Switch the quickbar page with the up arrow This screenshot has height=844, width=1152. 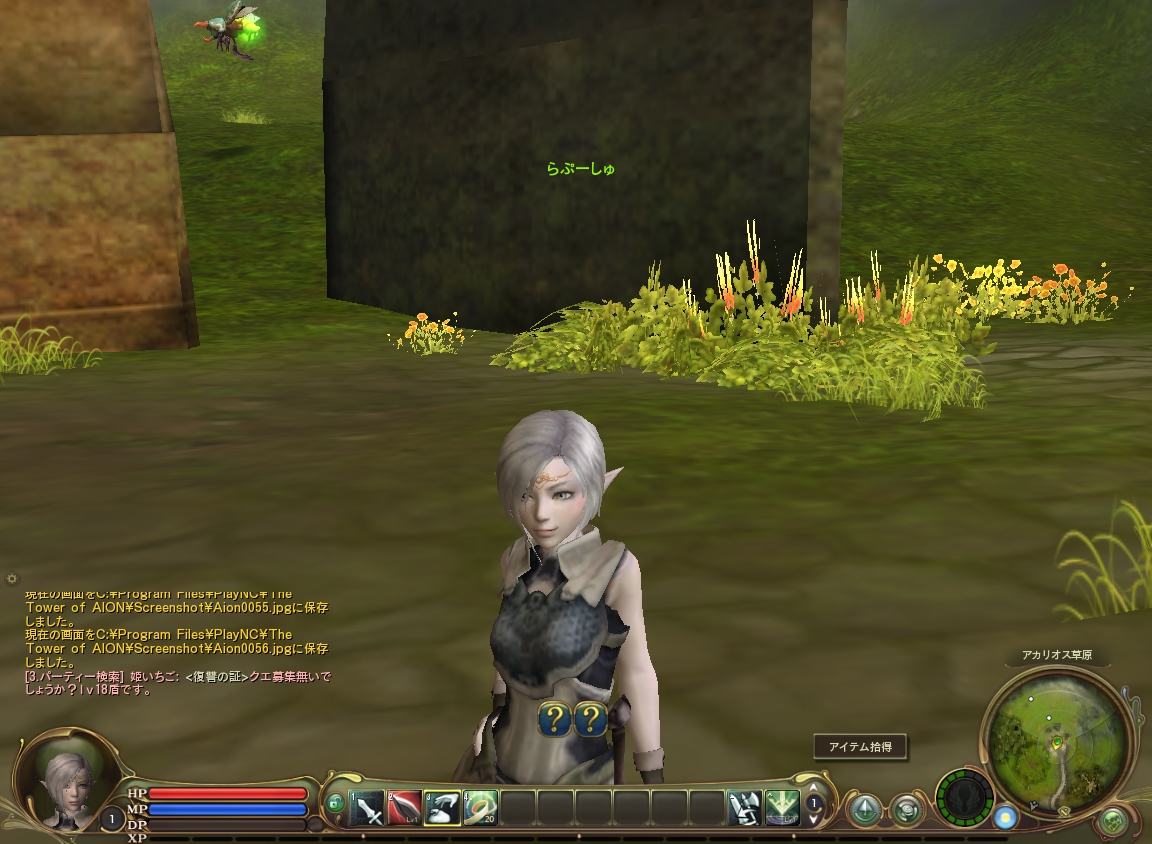click(815, 790)
